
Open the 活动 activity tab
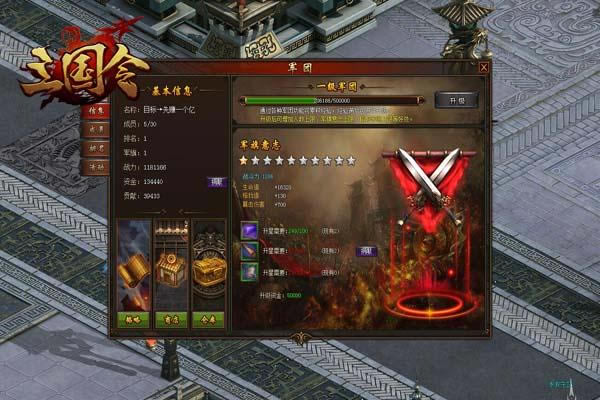point(97,168)
